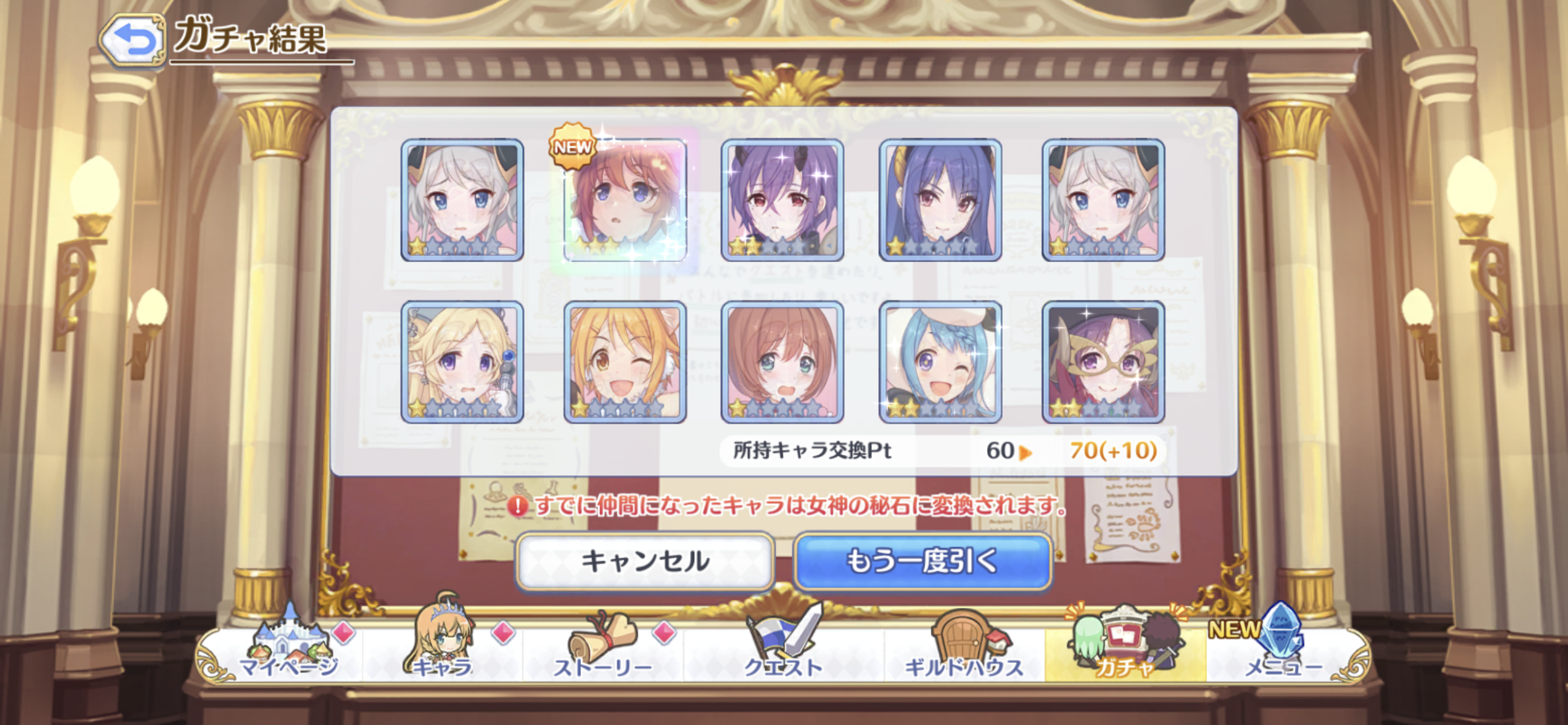Pull again with もう一度引く button
This screenshot has width=1568, height=725.
(923, 561)
